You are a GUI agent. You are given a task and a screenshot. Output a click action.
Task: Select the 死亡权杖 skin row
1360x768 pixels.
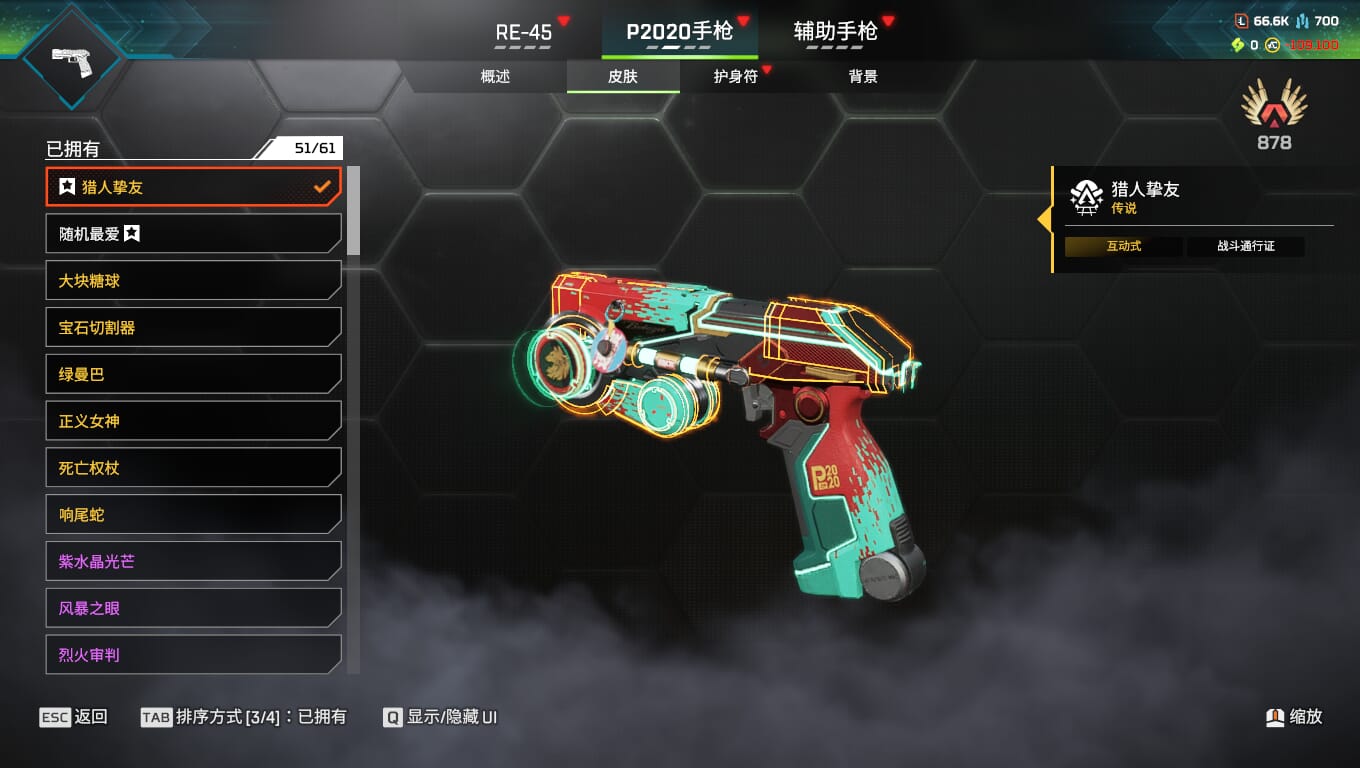pyautogui.click(x=194, y=468)
